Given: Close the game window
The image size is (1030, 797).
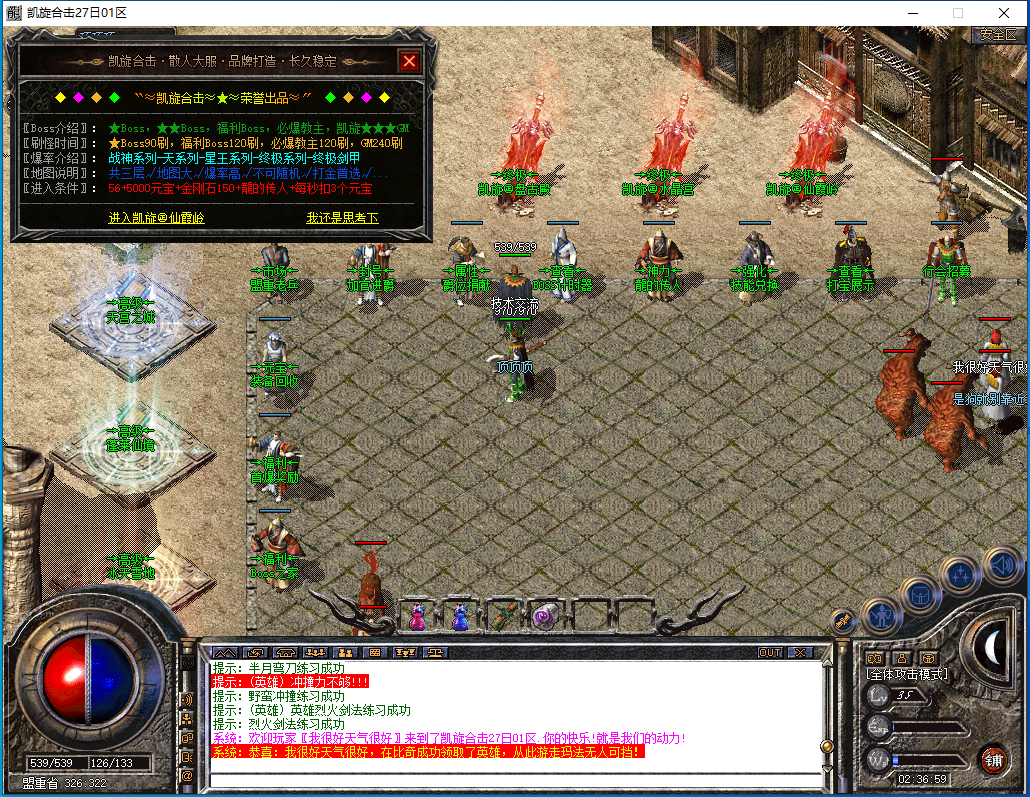Looking at the screenshot, I should pos(1004,13).
